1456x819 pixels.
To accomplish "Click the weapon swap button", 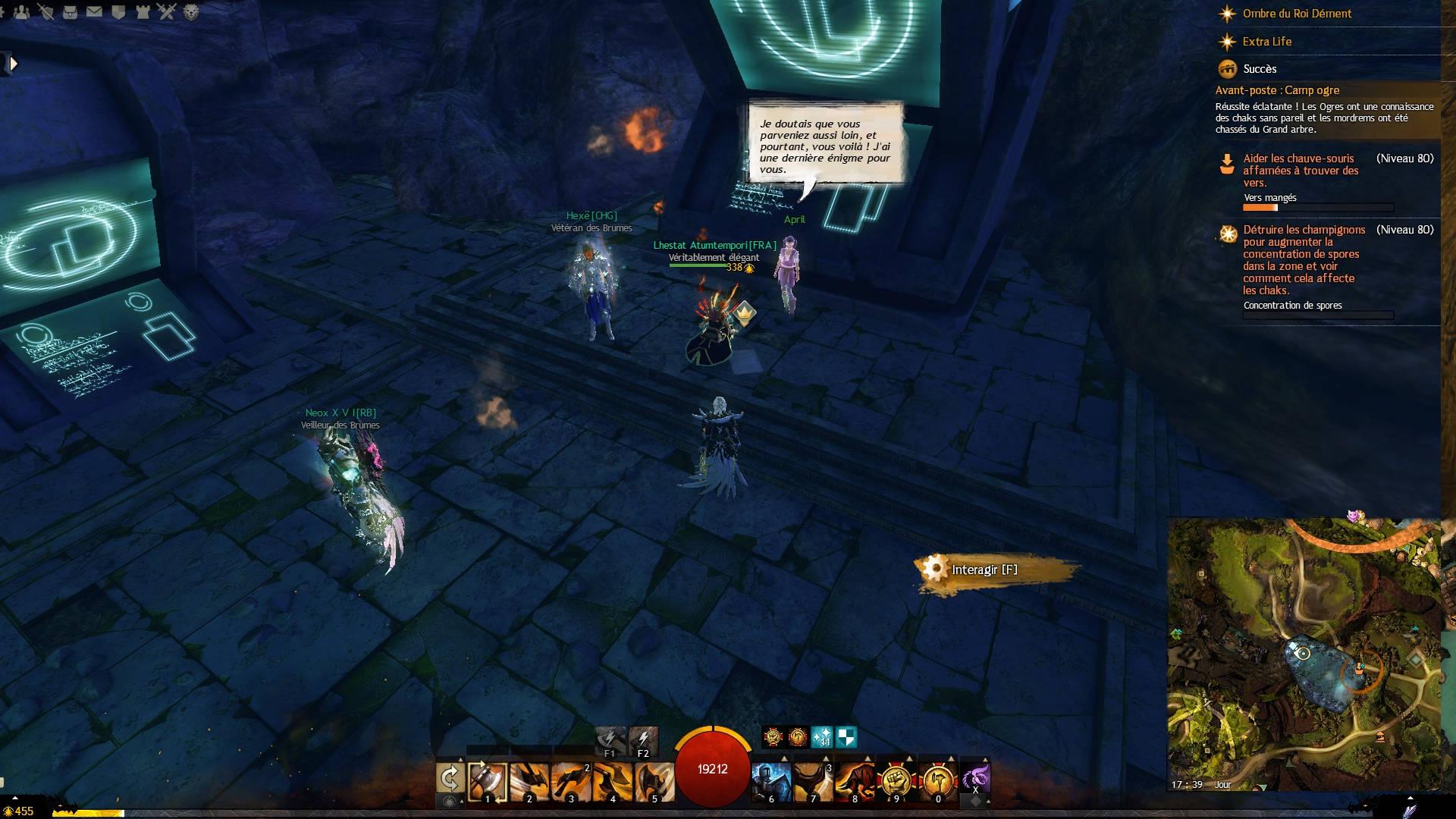I will point(450,779).
